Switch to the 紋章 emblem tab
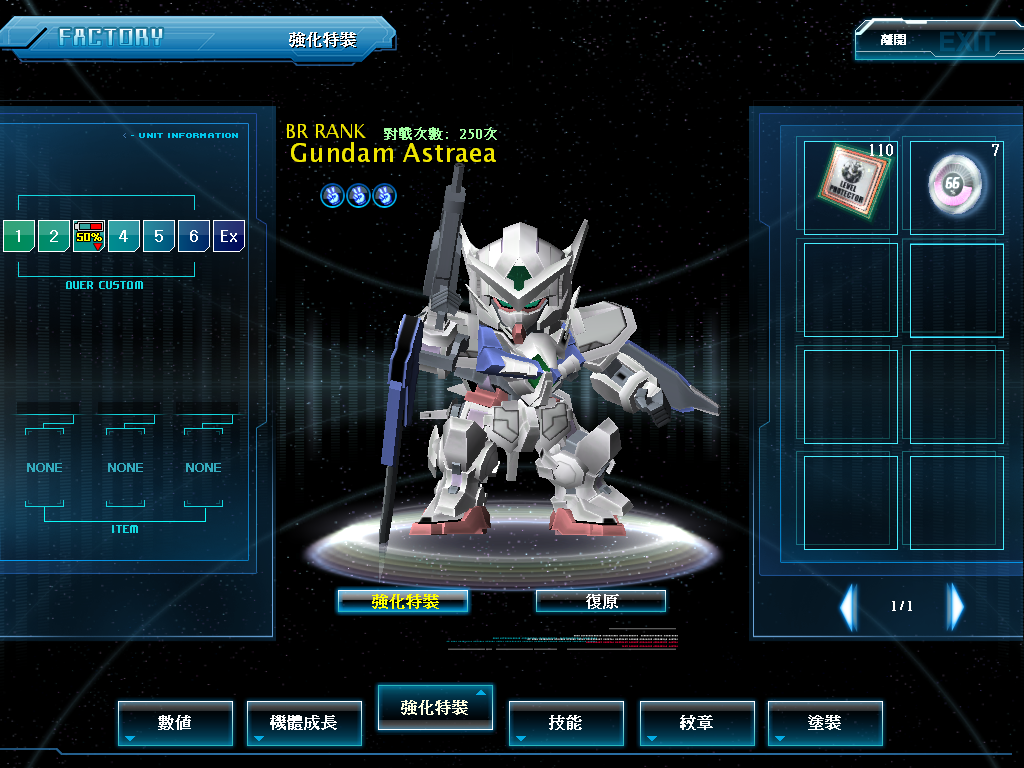The height and width of the screenshot is (768, 1024). [696, 722]
